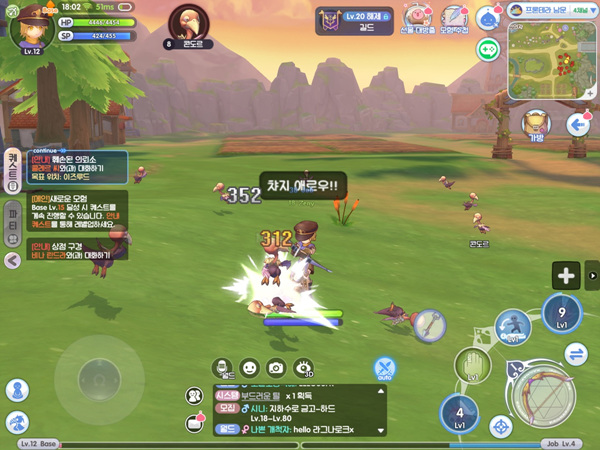The height and width of the screenshot is (450, 600).
Task: Select the 콘도르 target portrait
Action: 191,24
